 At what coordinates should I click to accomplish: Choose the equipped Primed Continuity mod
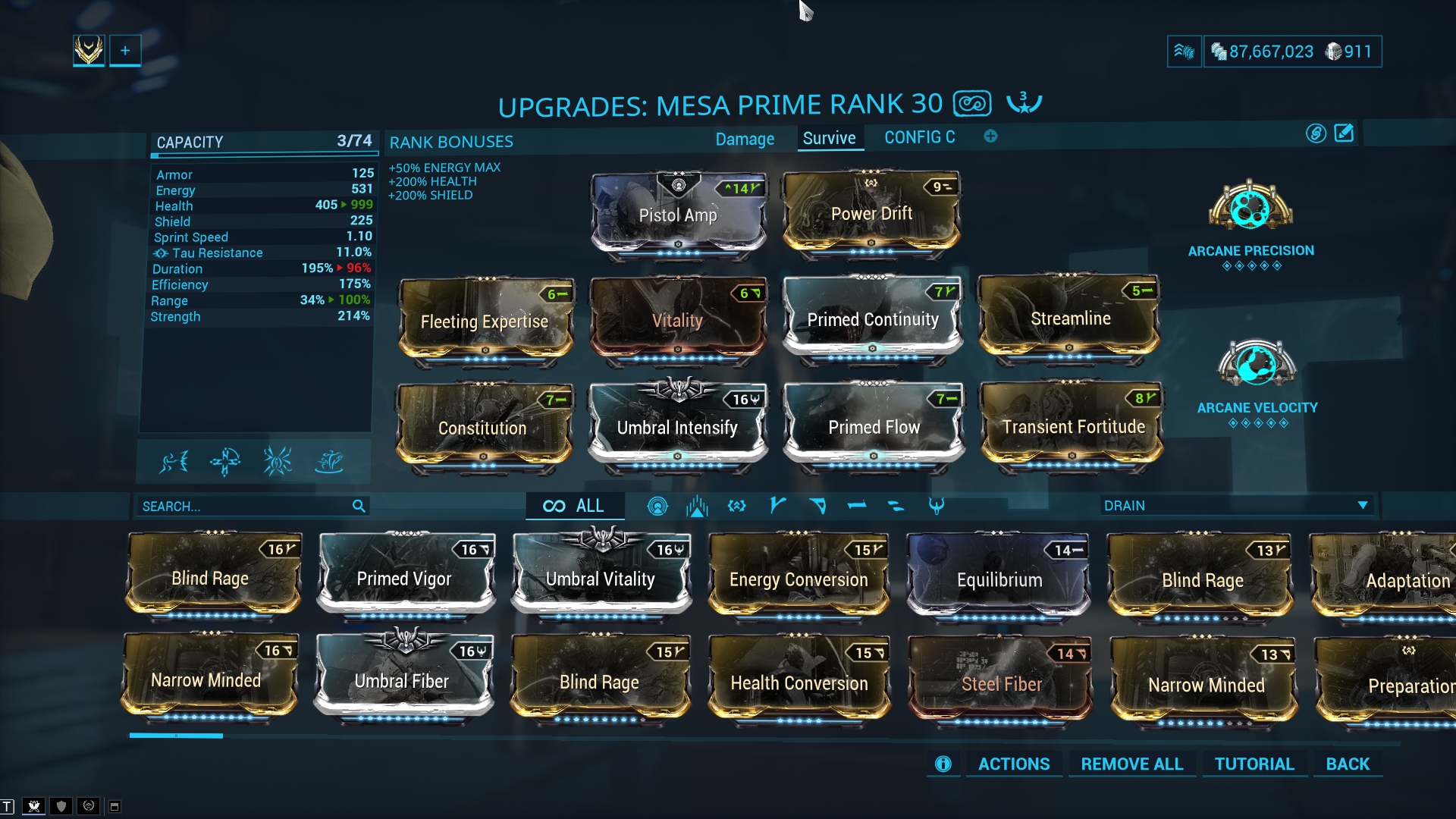pyautogui.click(x=873, y=319)
